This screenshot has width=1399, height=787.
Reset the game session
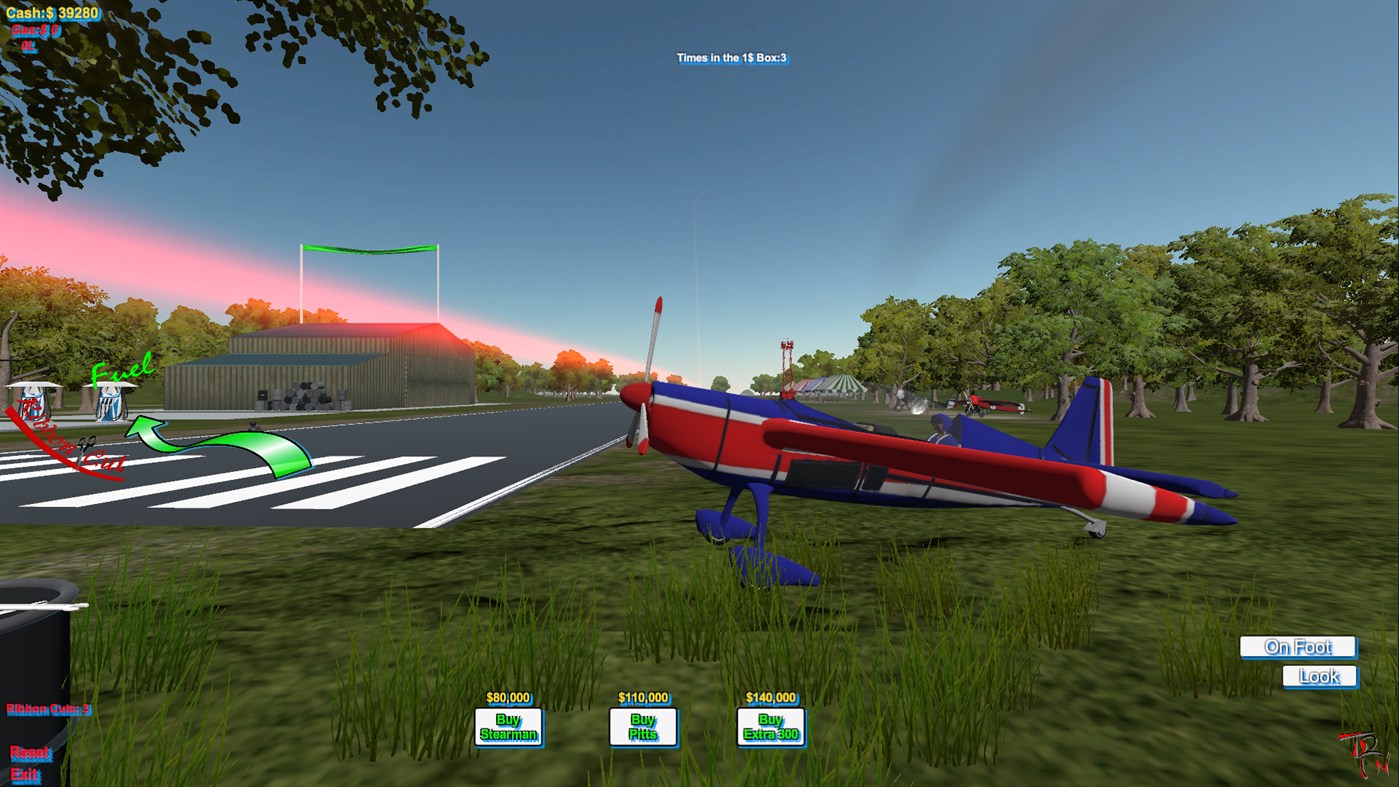[x=31, y=753]
